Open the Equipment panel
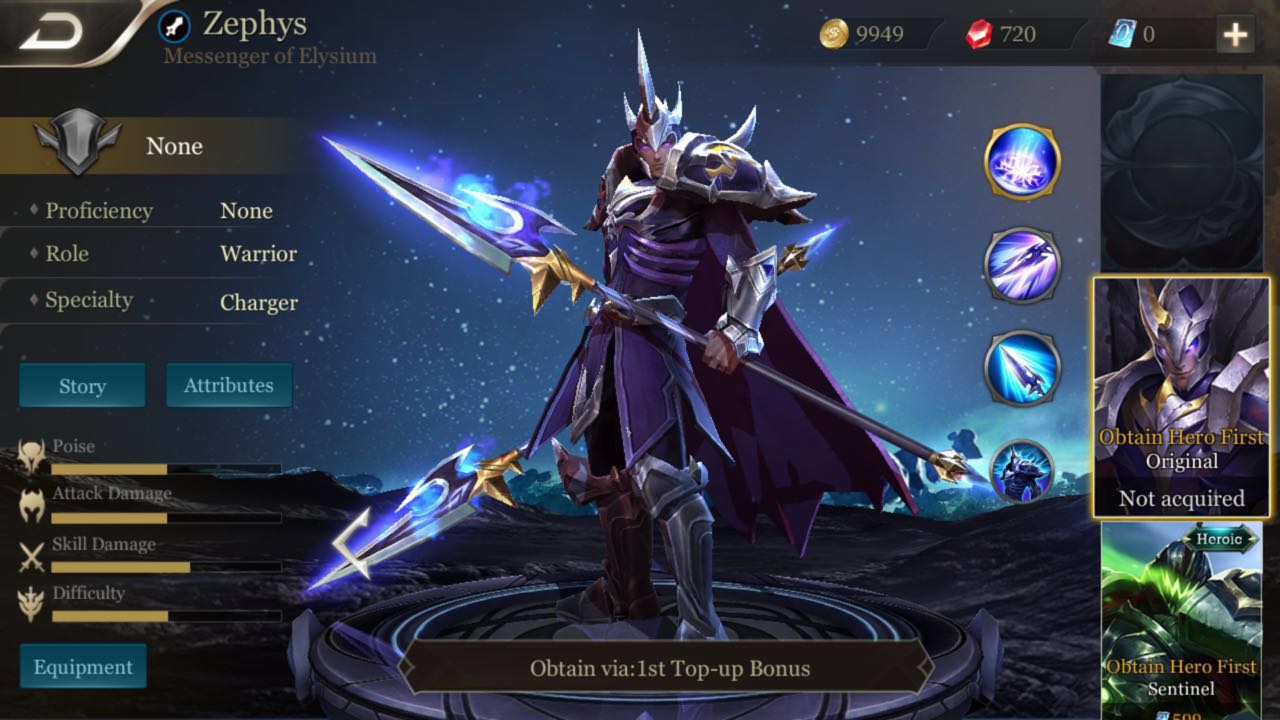The height and width of the screenshot is (720, 1280). point(83,666)
